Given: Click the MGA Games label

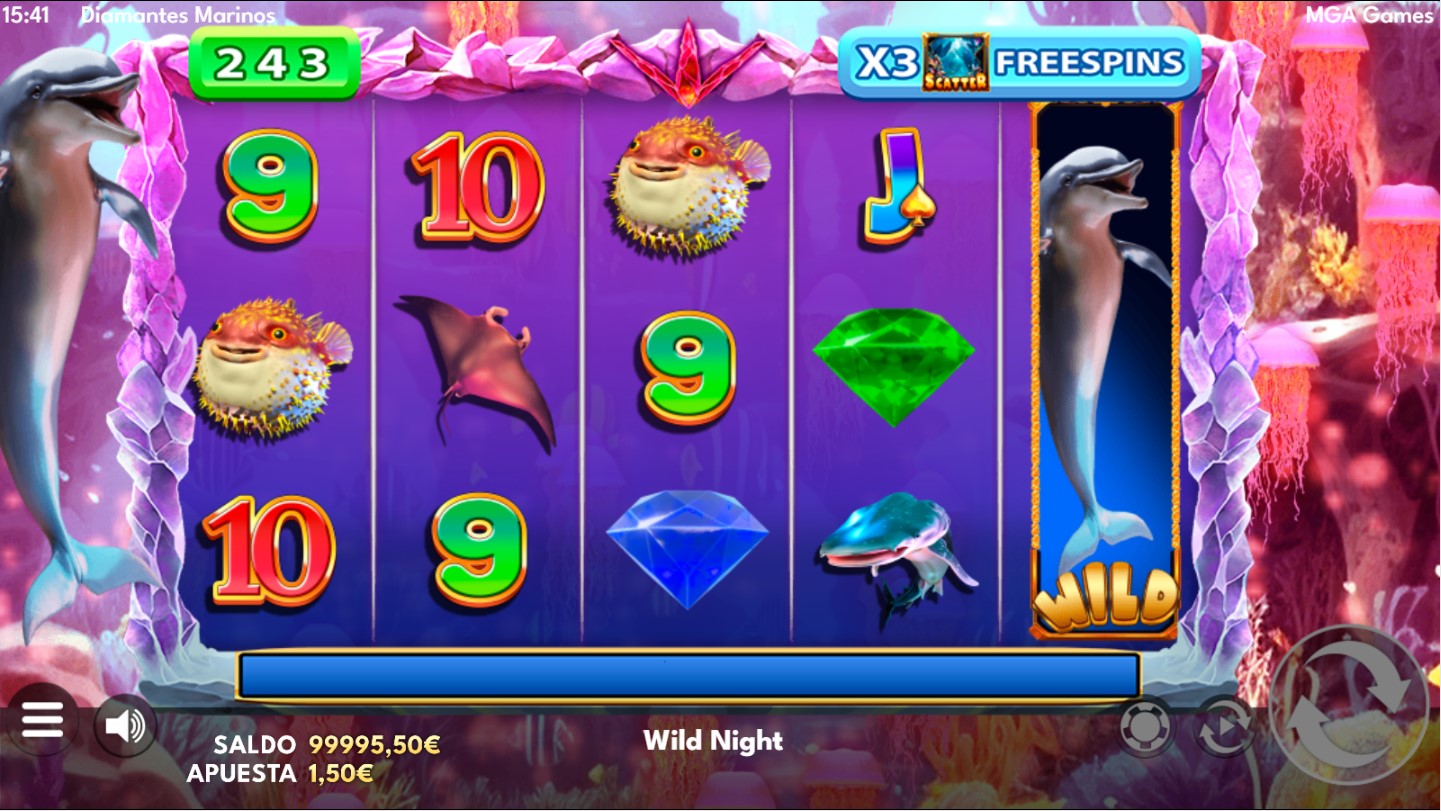Looking at the screenshot, I should [x=1372, y=15].
